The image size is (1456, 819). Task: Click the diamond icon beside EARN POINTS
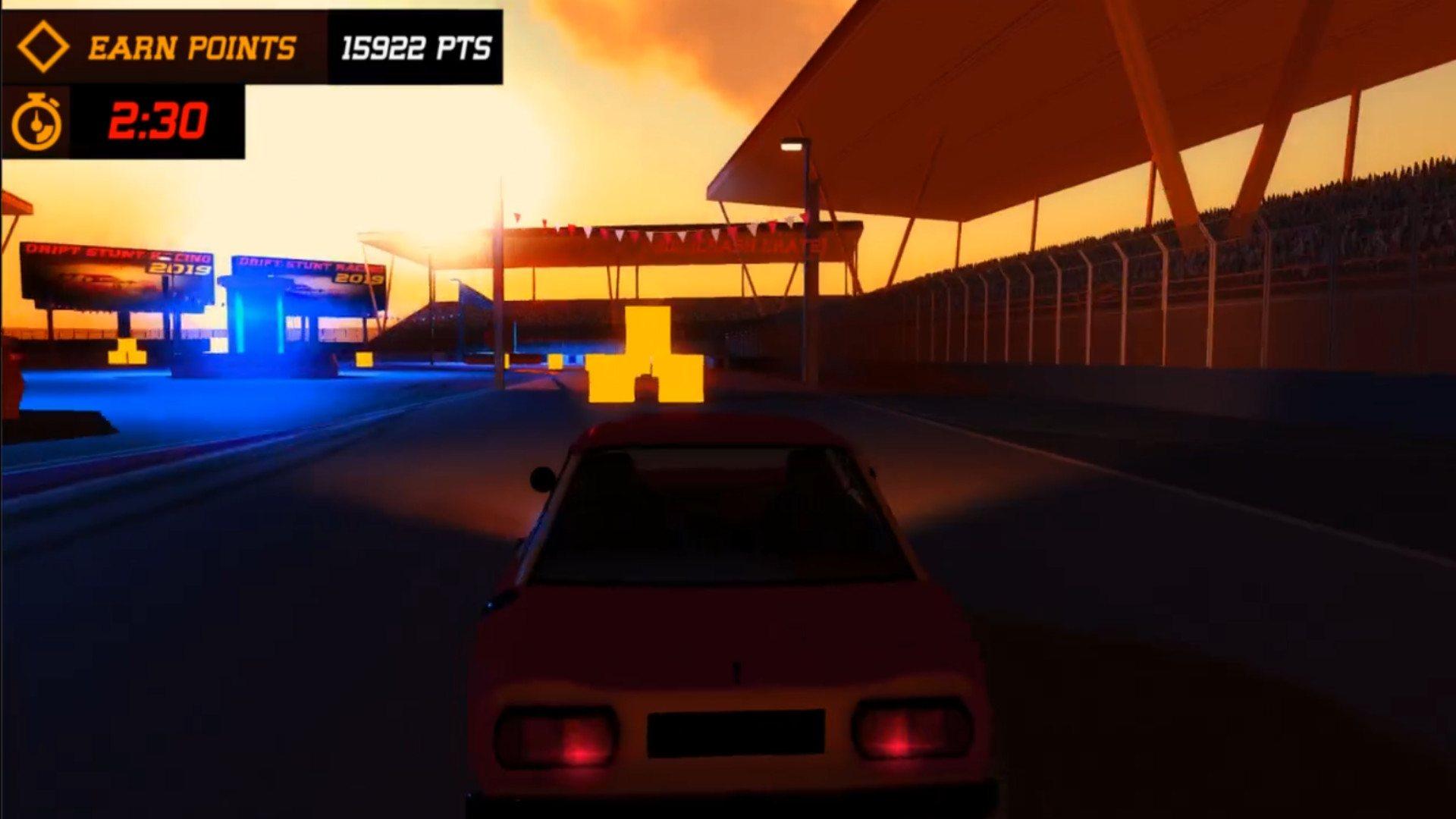(44, 49)
